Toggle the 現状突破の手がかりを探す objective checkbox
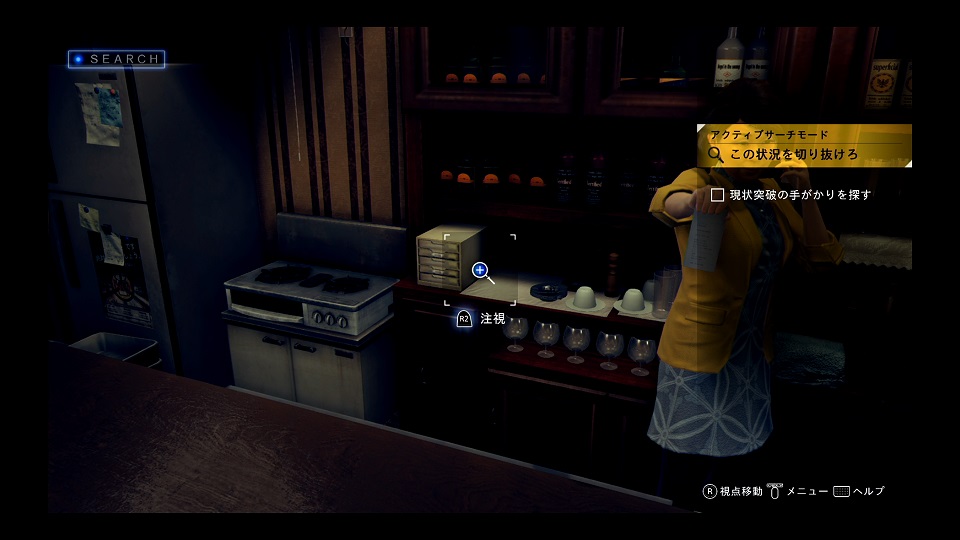 point(717,195)
